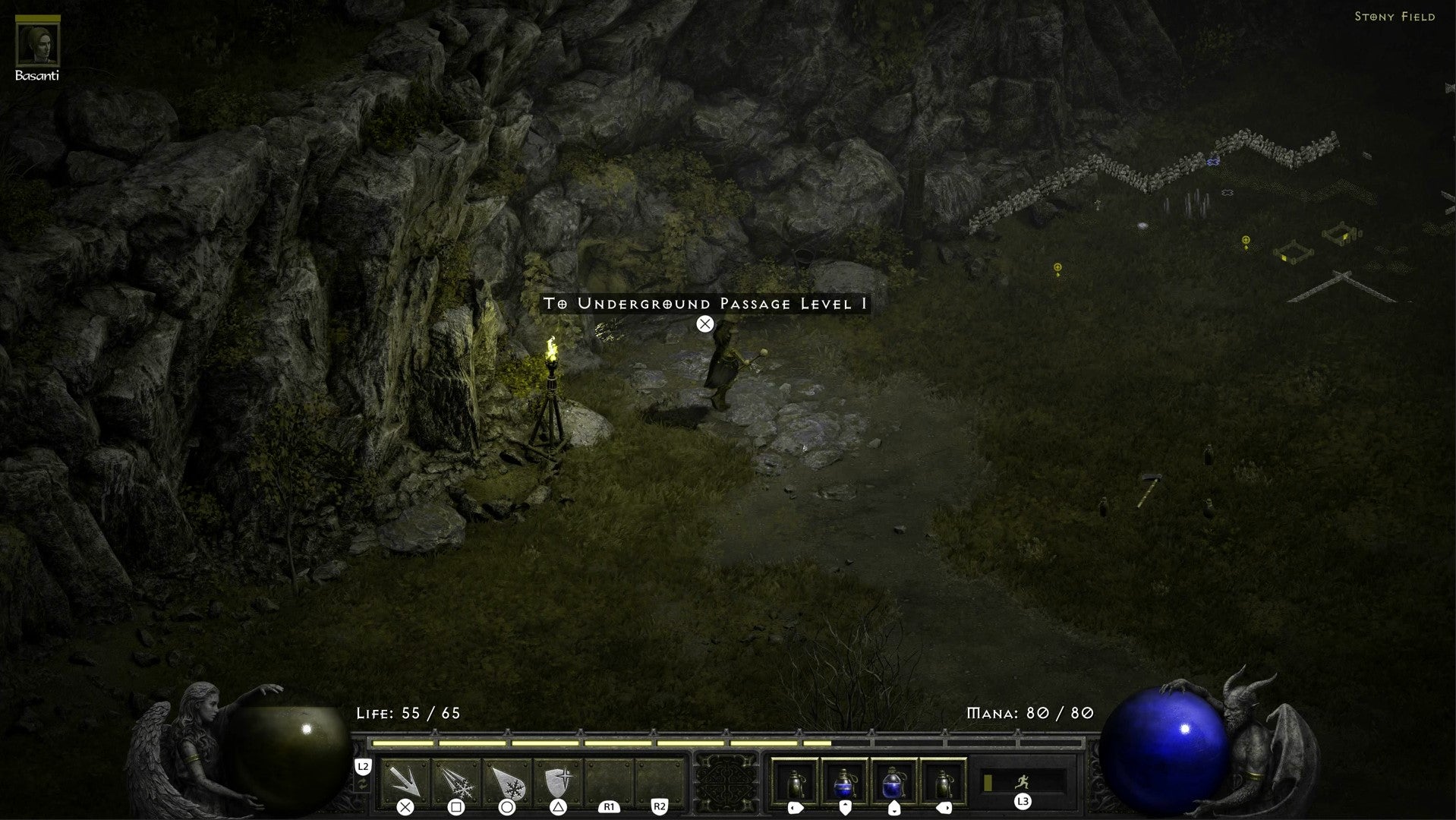
Task: Click the Underground Passage Level 1 label
Action: coord(704,303)
